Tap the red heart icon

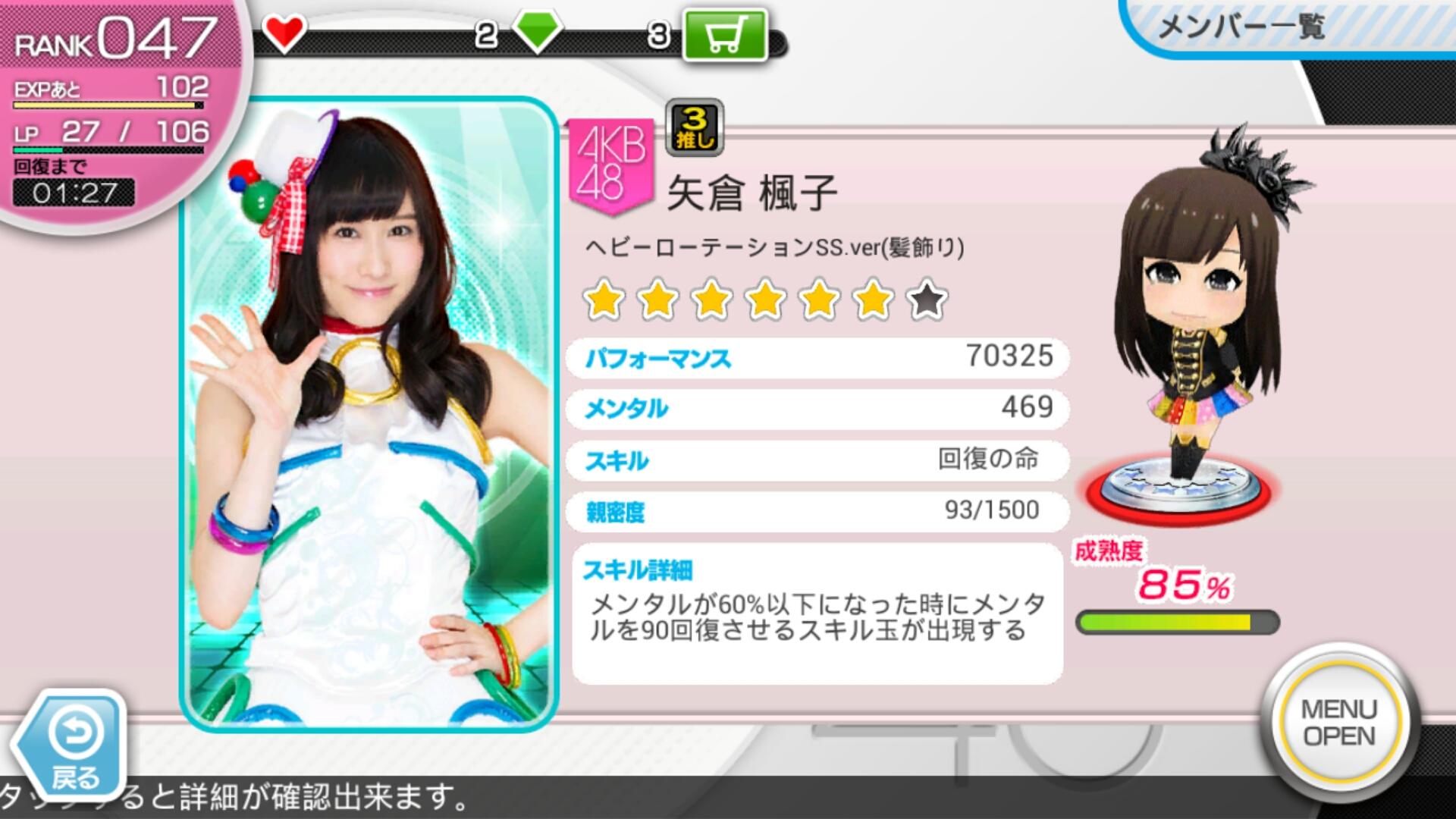284,33
